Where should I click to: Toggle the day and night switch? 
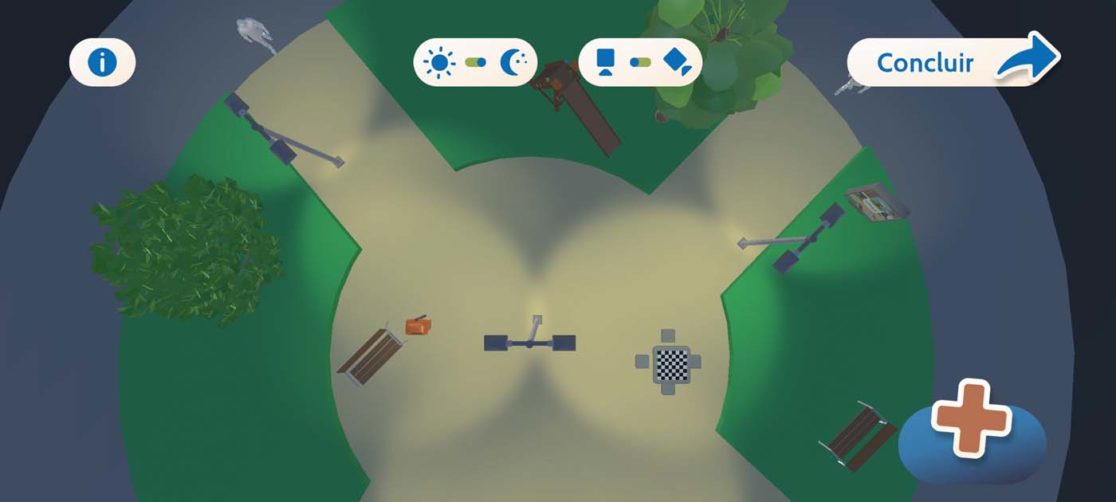coord(476,62)
